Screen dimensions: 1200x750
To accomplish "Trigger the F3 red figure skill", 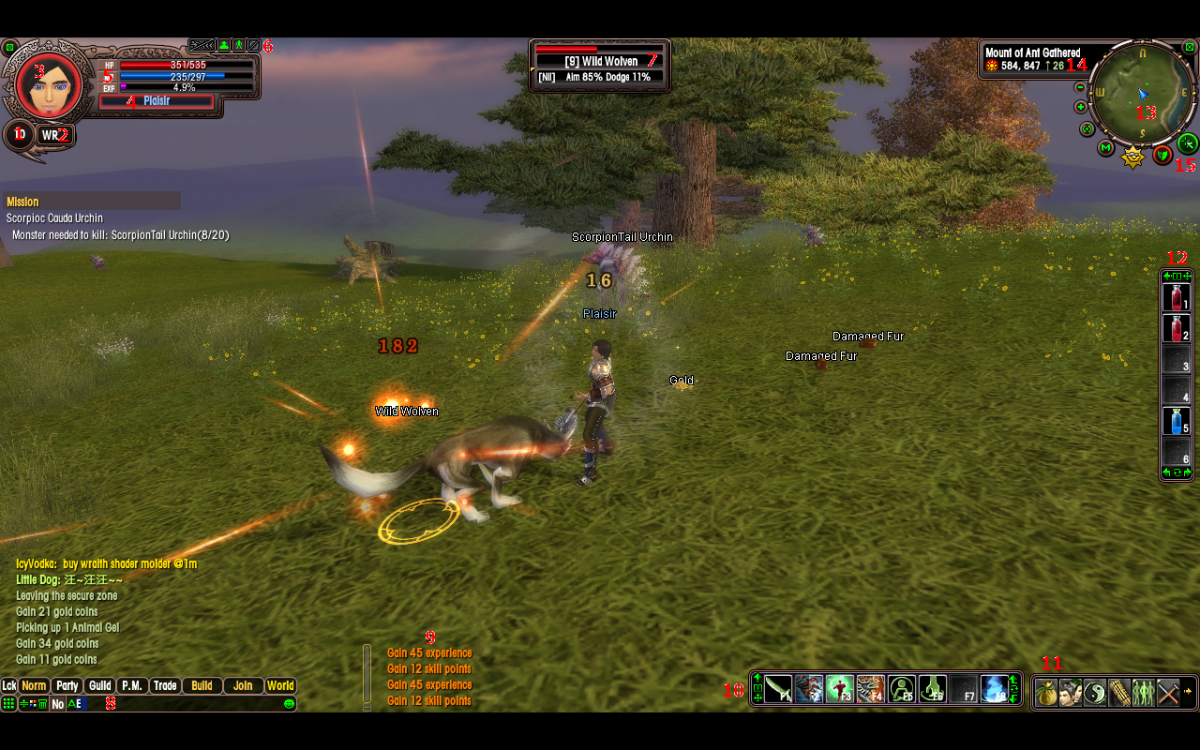I will (x=839, y=689).
